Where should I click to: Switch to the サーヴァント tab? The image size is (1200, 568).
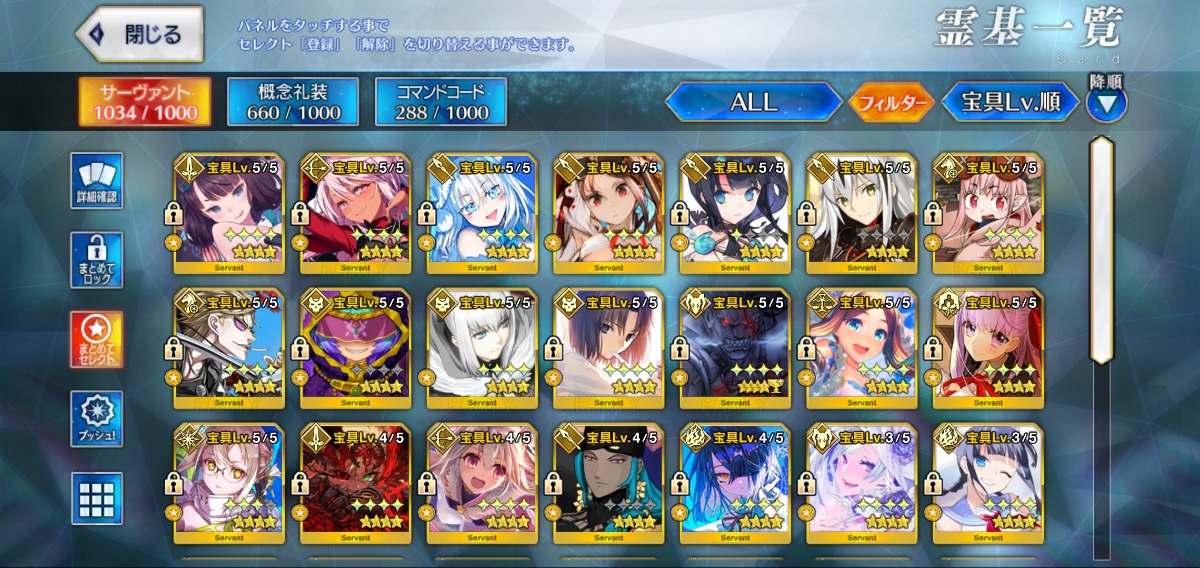coord(145,101)
